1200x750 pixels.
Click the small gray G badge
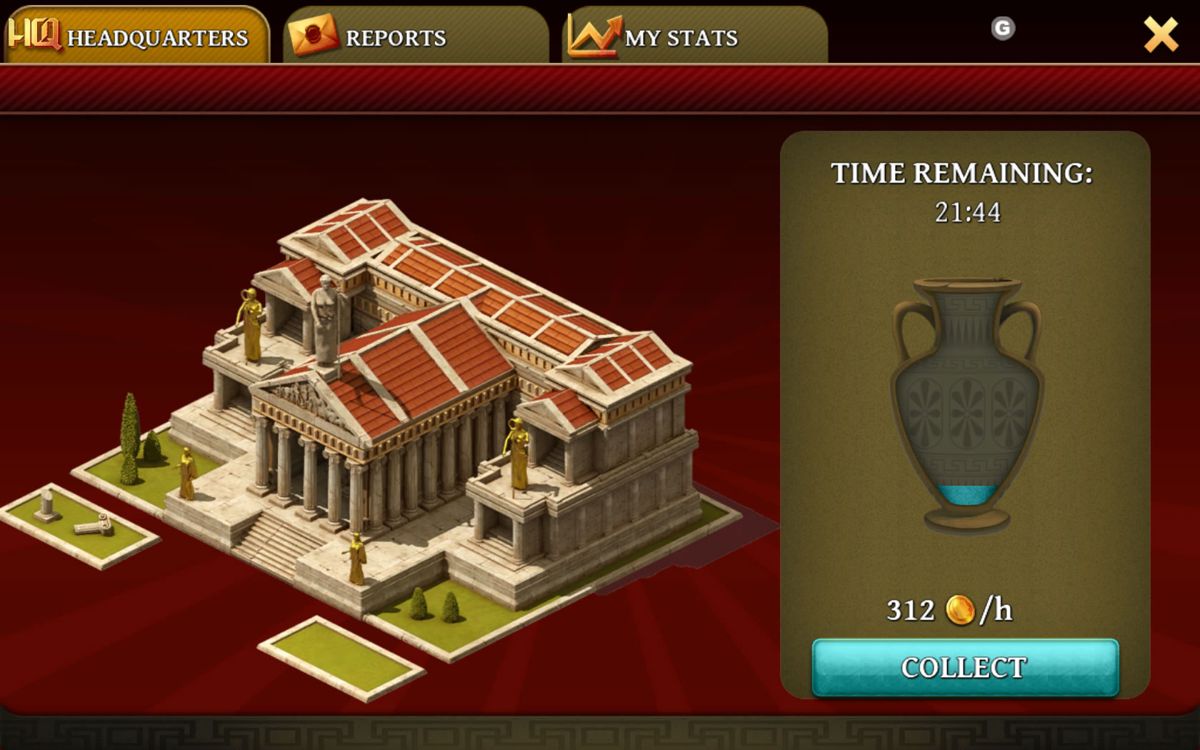[x=1002, y=29]
